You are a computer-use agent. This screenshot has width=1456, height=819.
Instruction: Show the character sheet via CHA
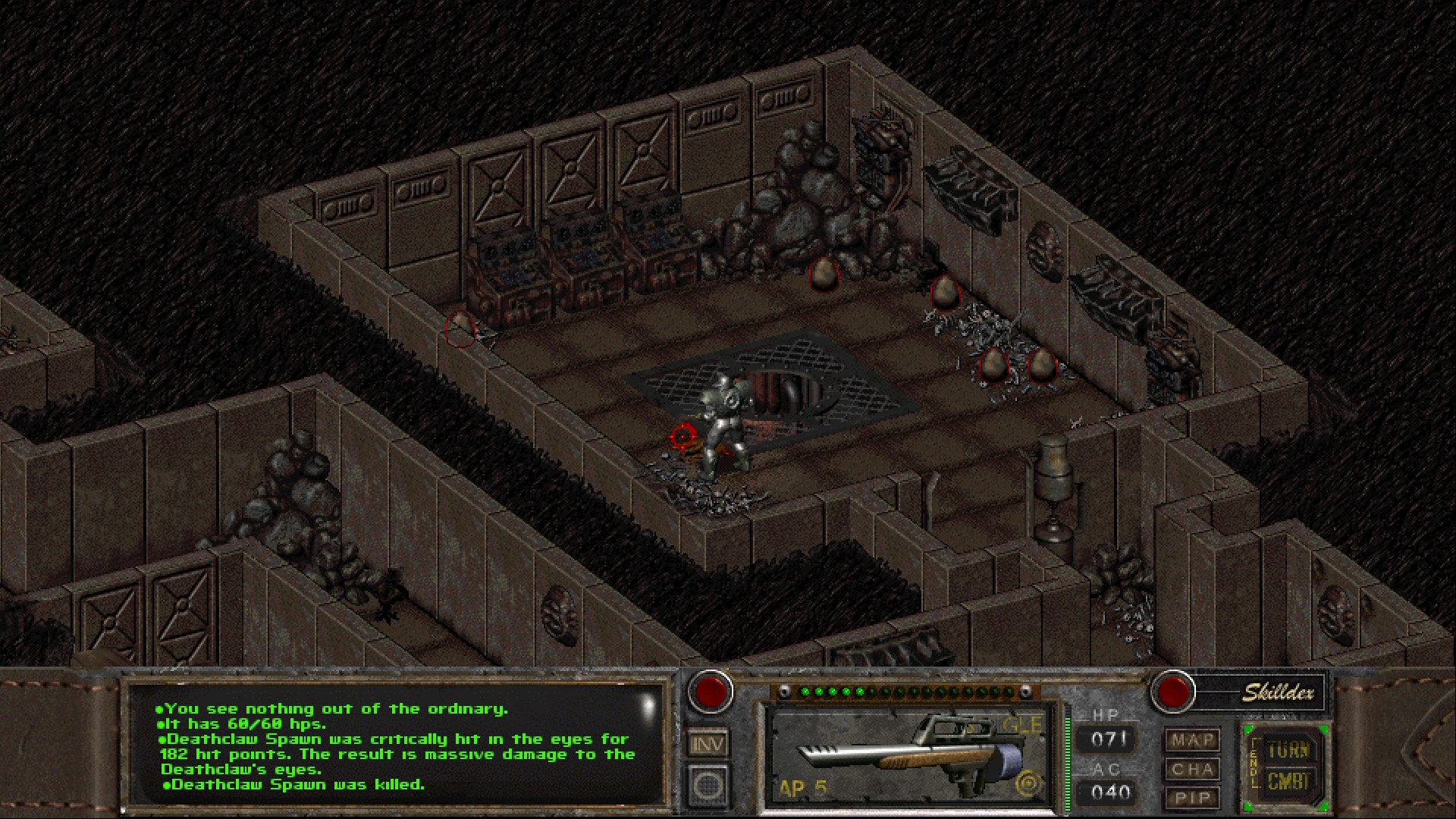(1192, 769)
